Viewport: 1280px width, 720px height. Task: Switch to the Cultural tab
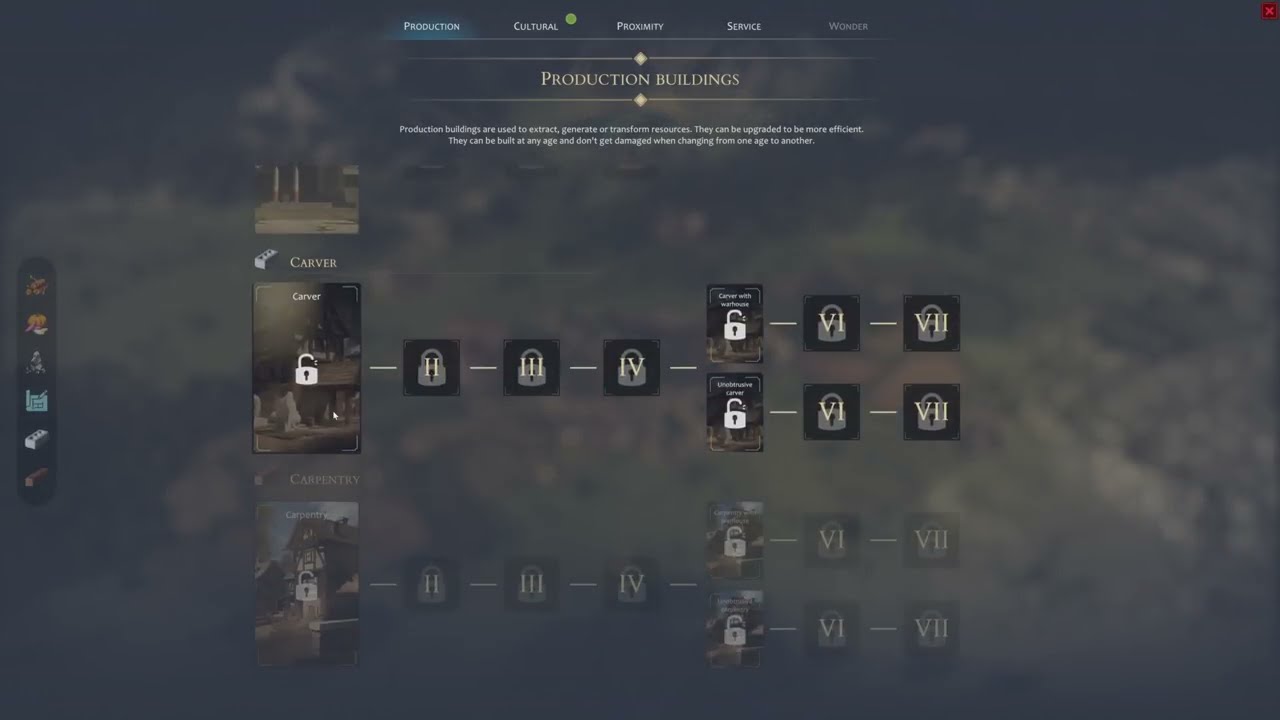pyautogui.click(x=535, y=26)
